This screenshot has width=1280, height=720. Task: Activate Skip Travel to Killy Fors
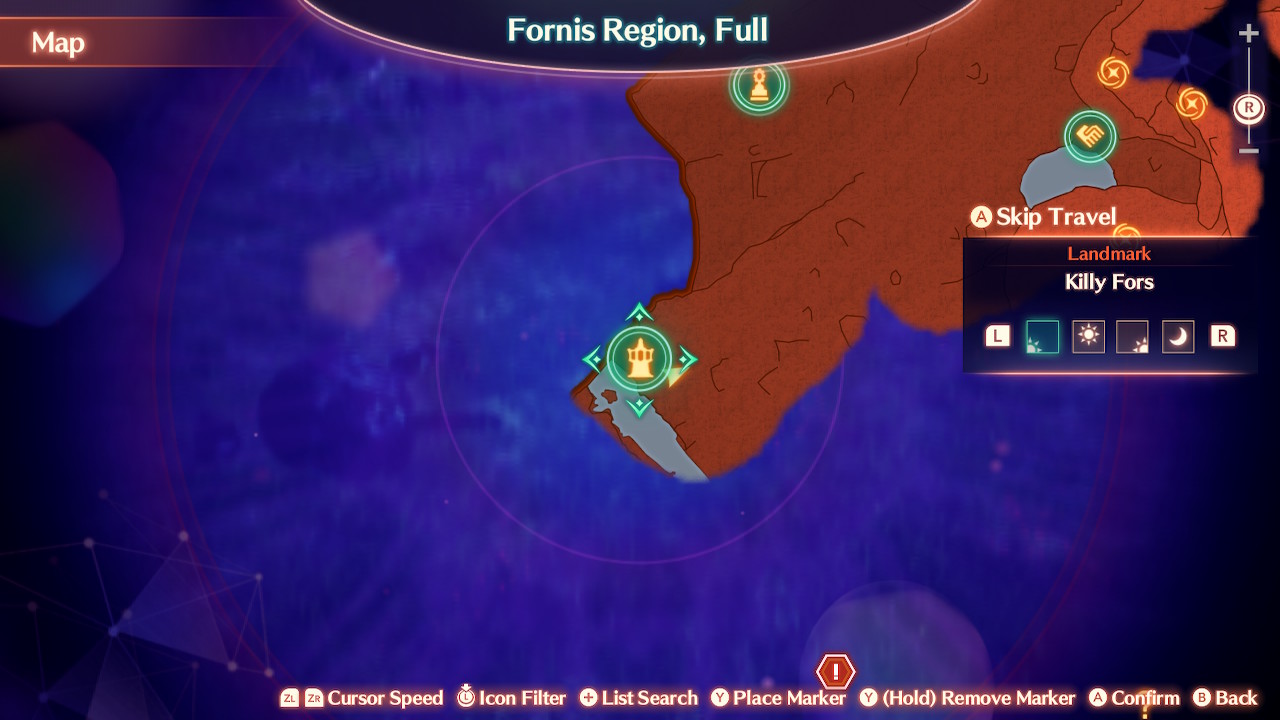click(x=1044, y=216)
